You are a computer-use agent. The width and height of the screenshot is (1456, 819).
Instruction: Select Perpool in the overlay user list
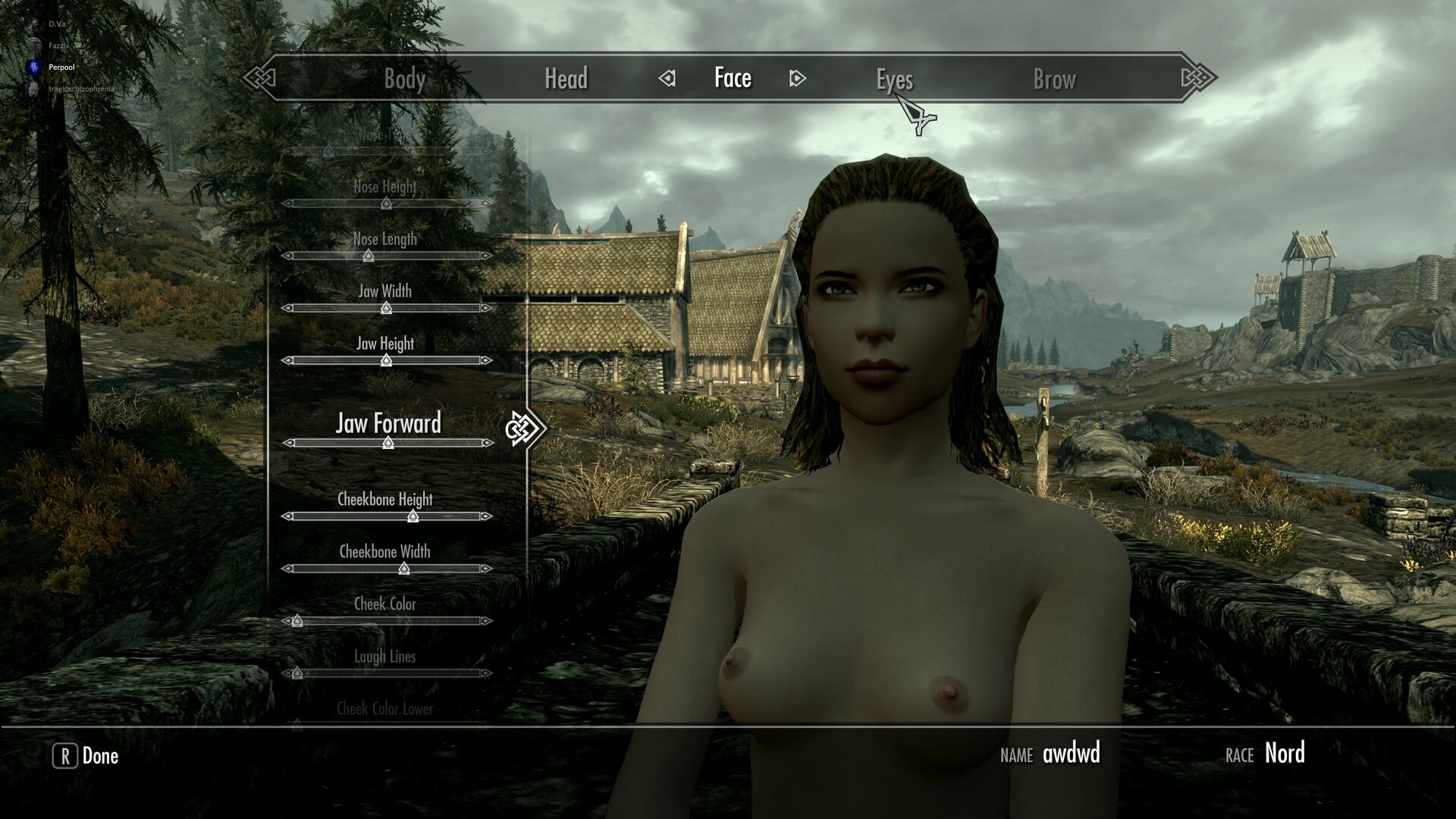coord(61,67)
